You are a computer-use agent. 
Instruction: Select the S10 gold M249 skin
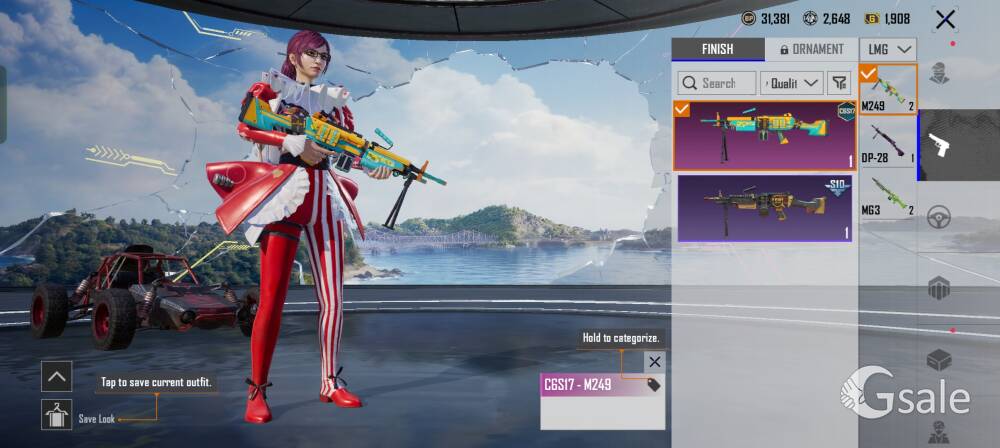pos(765,208)
